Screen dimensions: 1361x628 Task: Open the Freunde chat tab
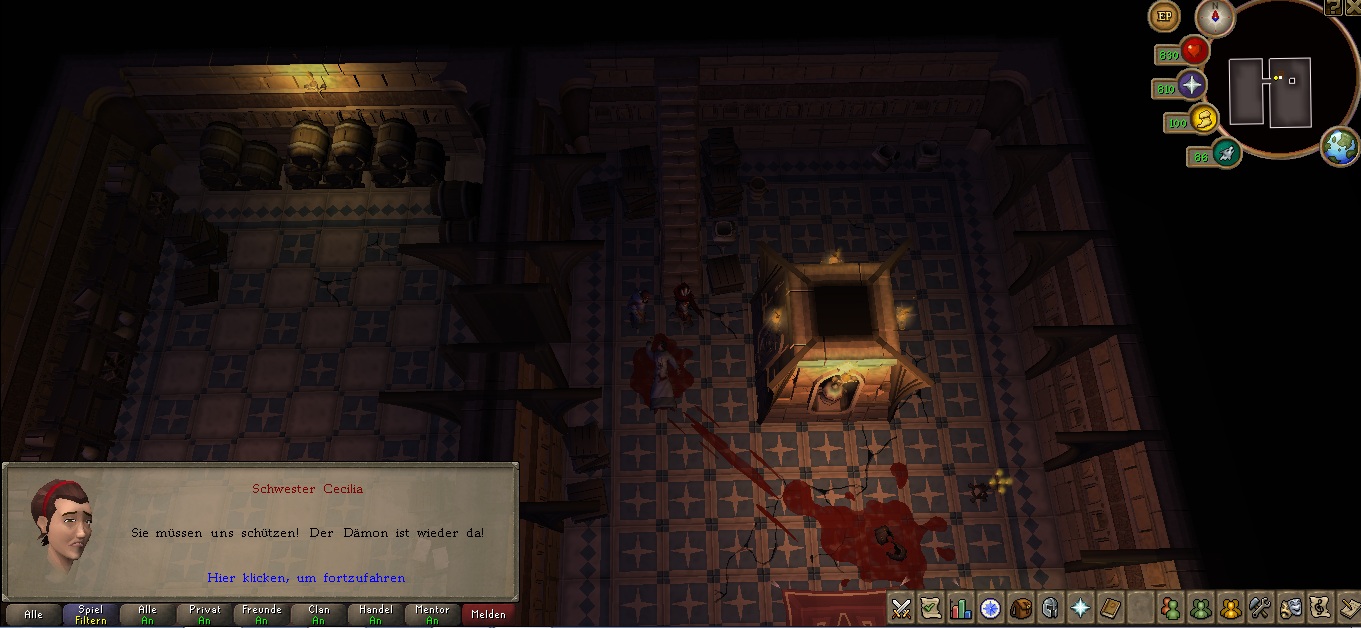(x=261, y=614)
